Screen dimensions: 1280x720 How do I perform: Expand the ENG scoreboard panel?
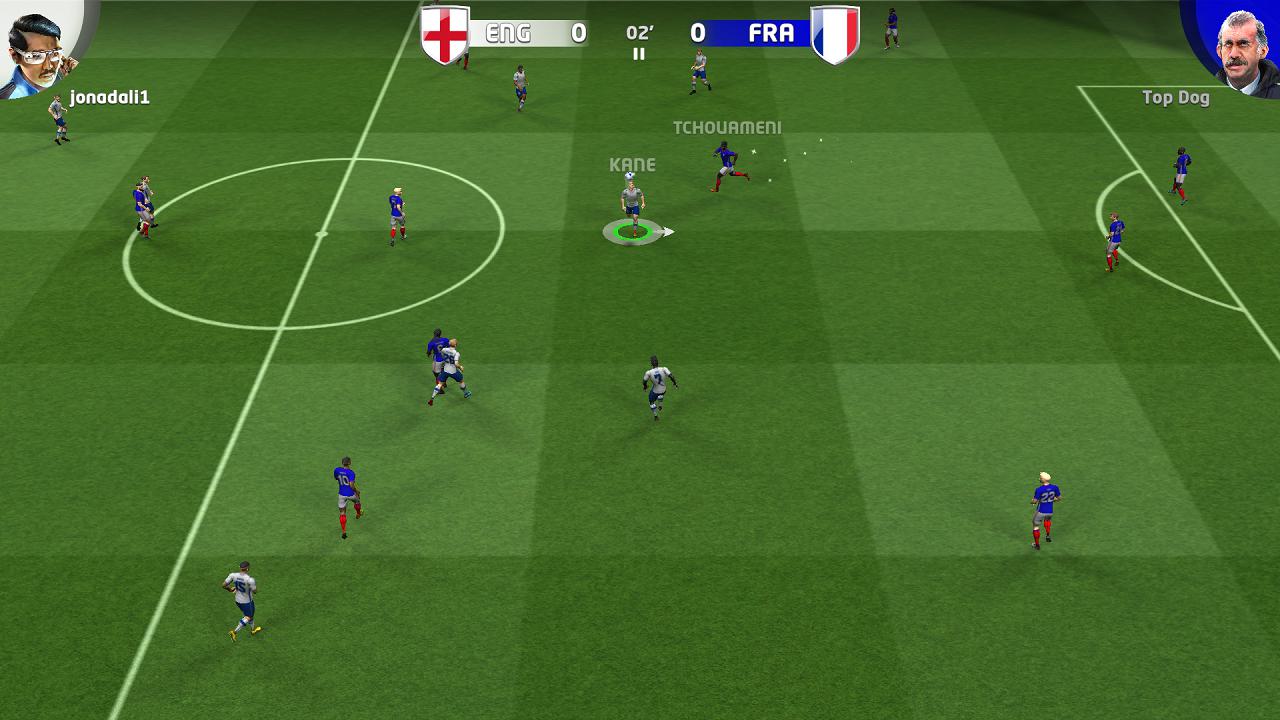(x=530, y=31)
